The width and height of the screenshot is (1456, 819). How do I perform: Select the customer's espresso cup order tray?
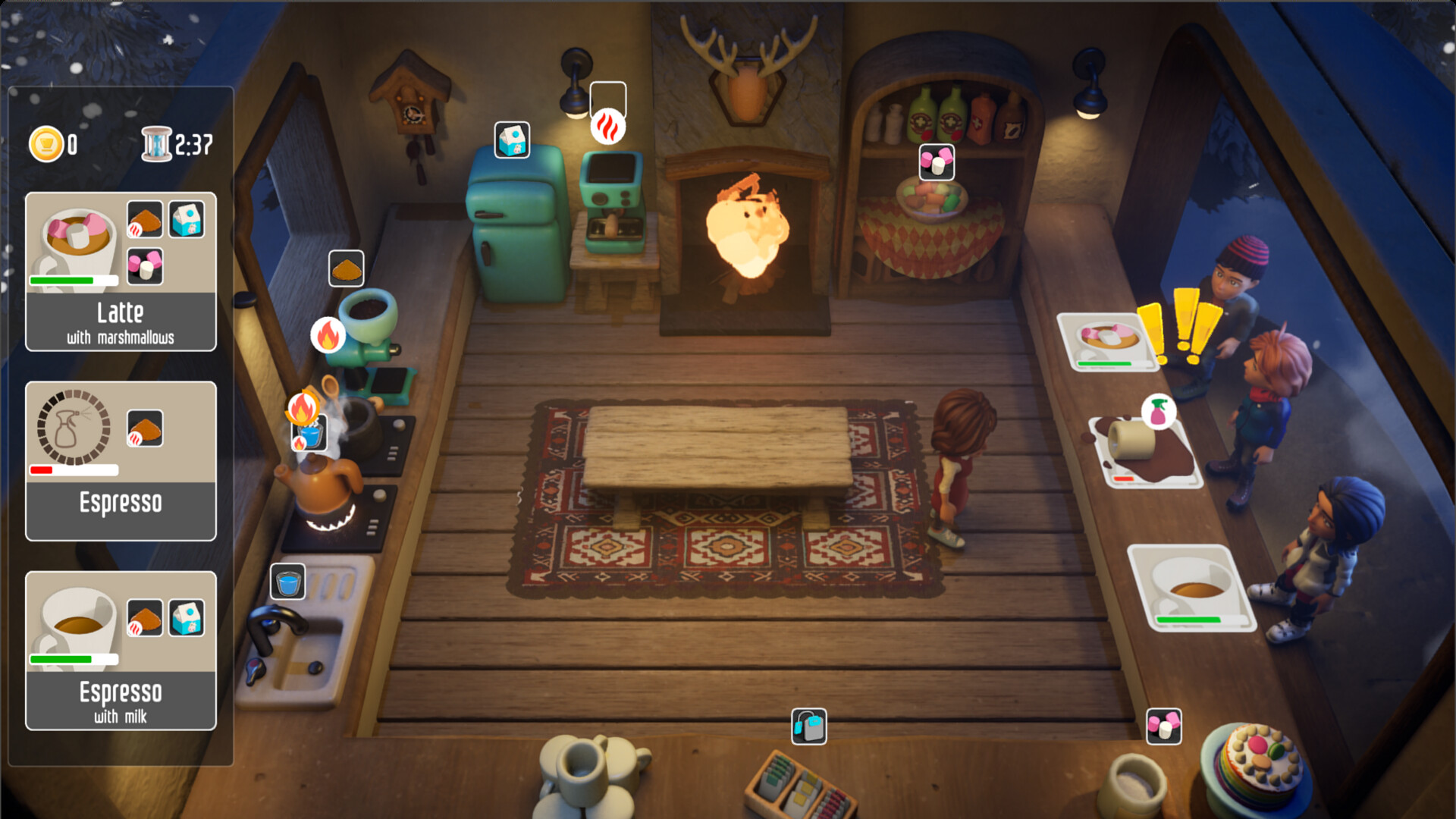pos(1191,588)
